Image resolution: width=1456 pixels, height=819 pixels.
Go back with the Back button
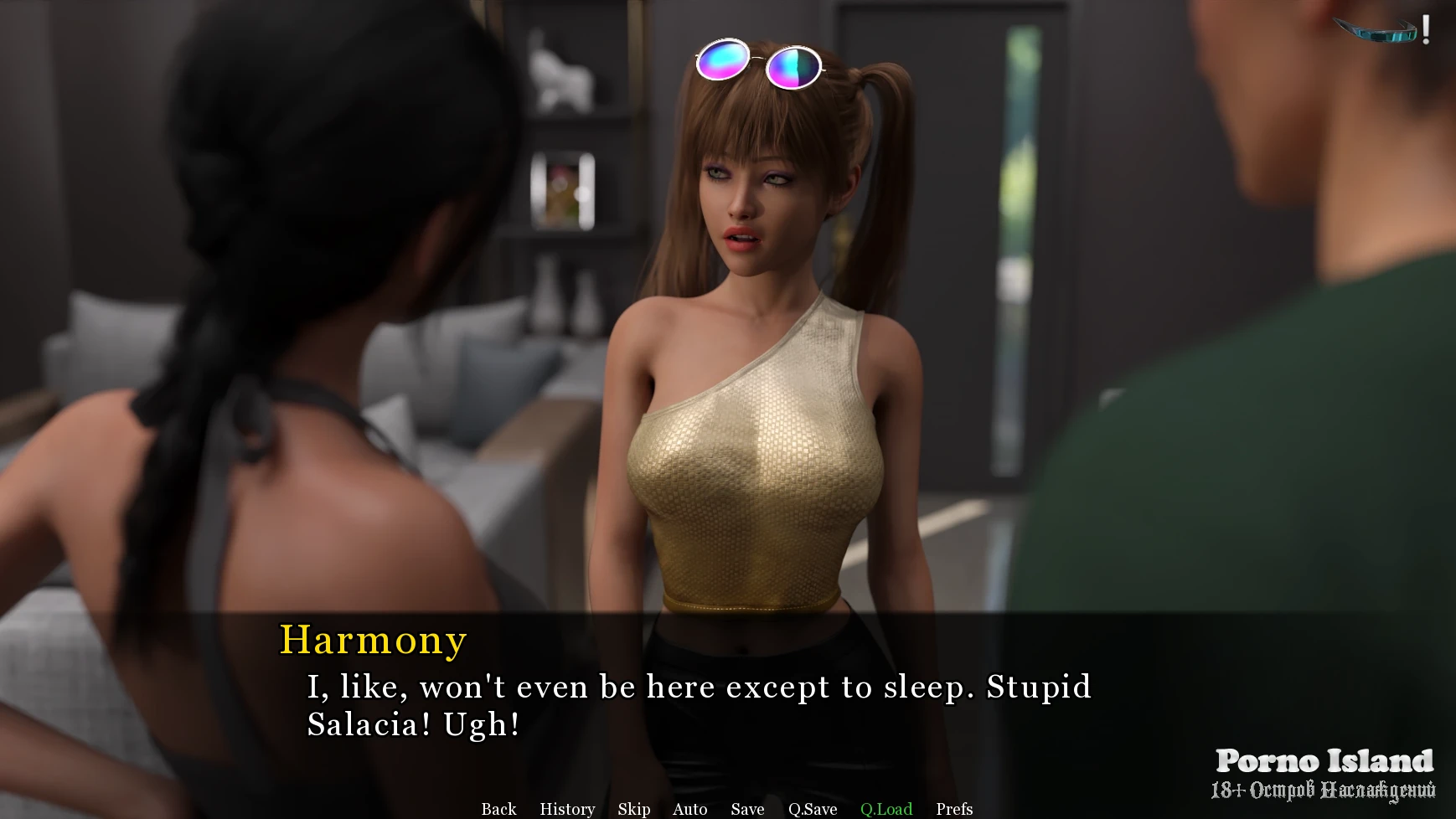498,809
